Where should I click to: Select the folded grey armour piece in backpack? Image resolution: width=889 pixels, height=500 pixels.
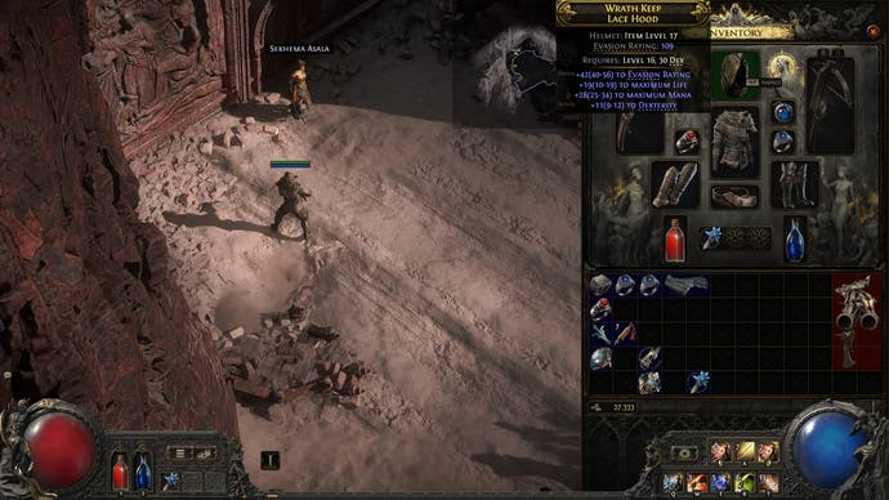click(x=686, y=285)
